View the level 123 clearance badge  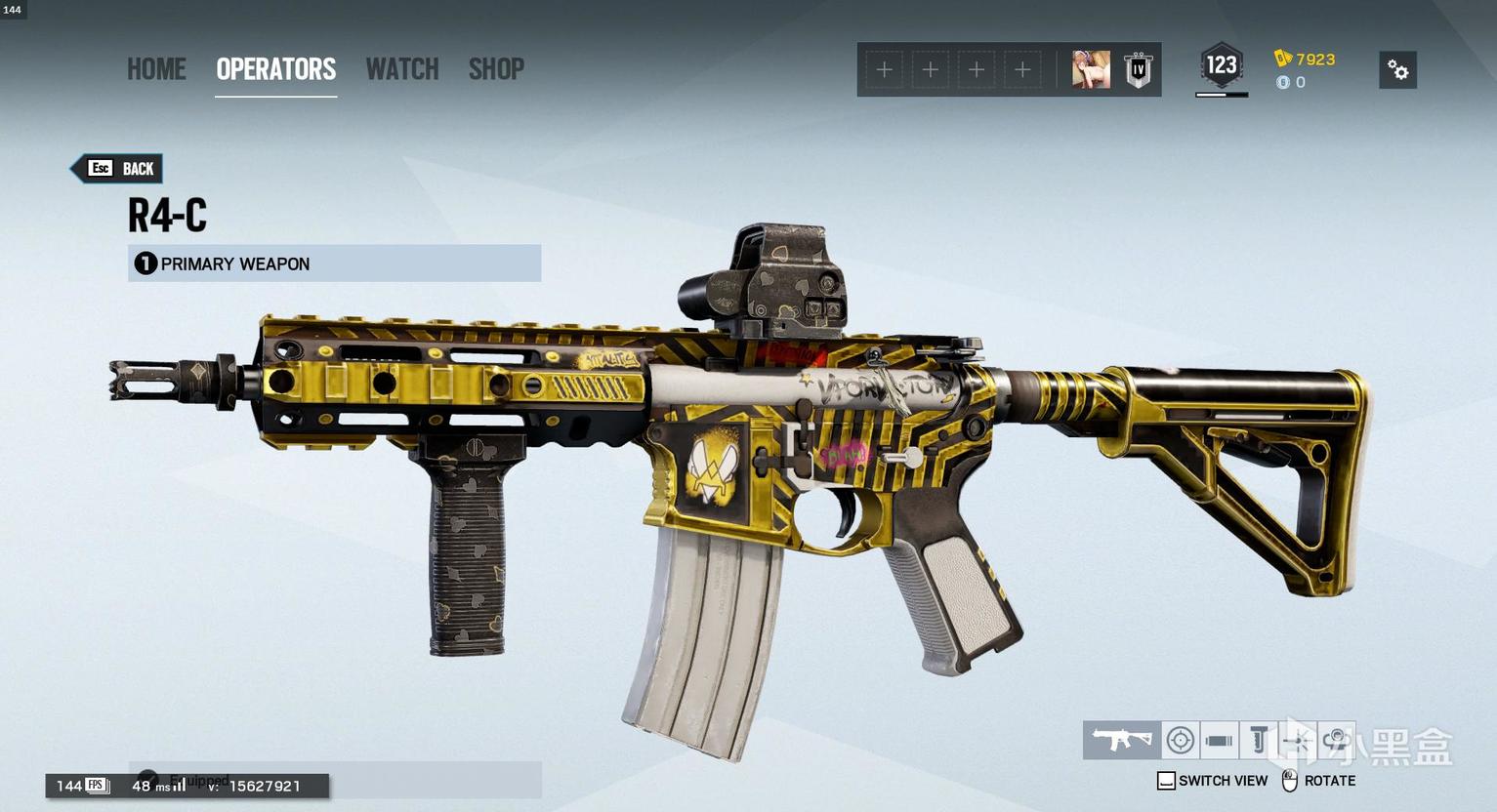point(1222,66)
